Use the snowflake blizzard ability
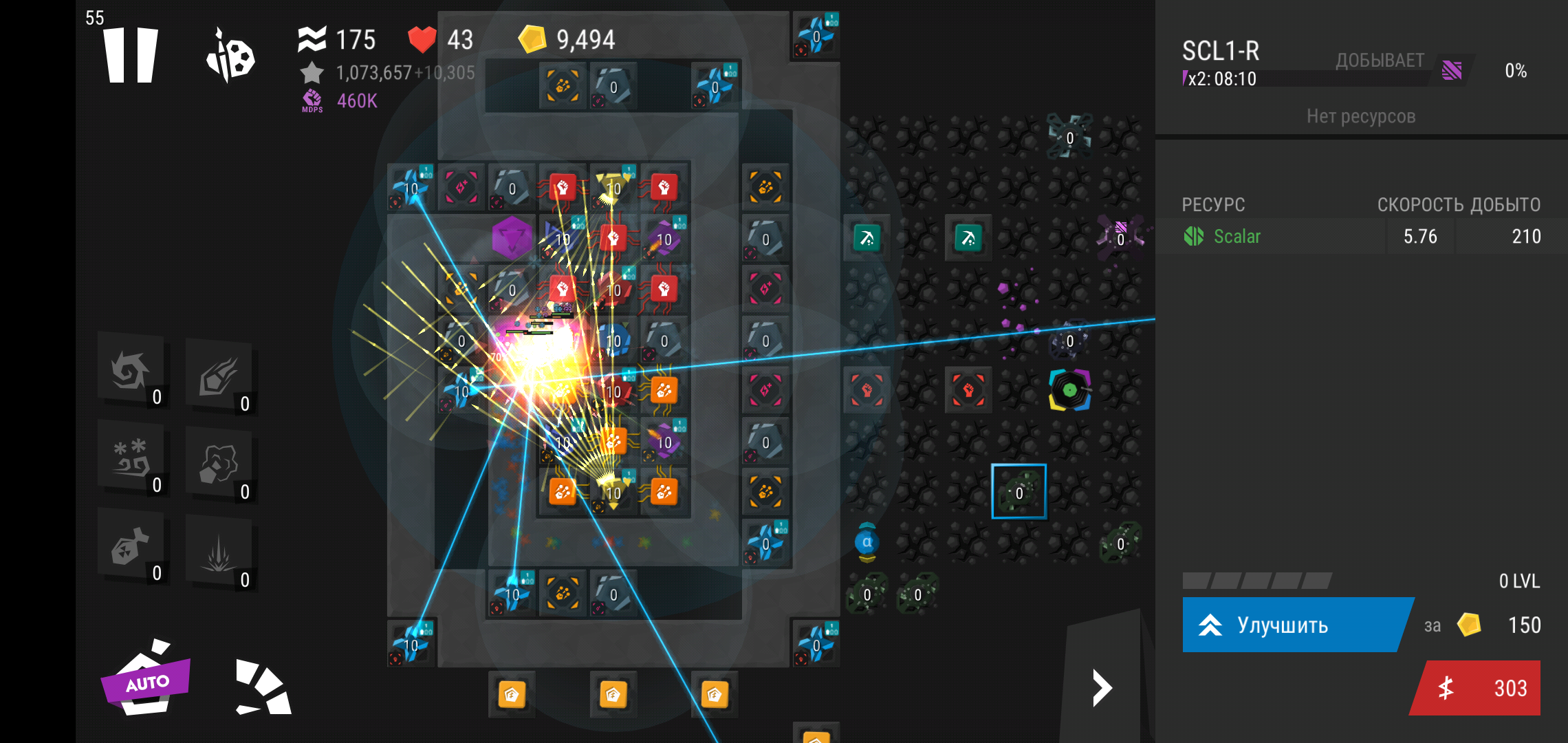Screen dimensions: 1568x743 (132, 458)
